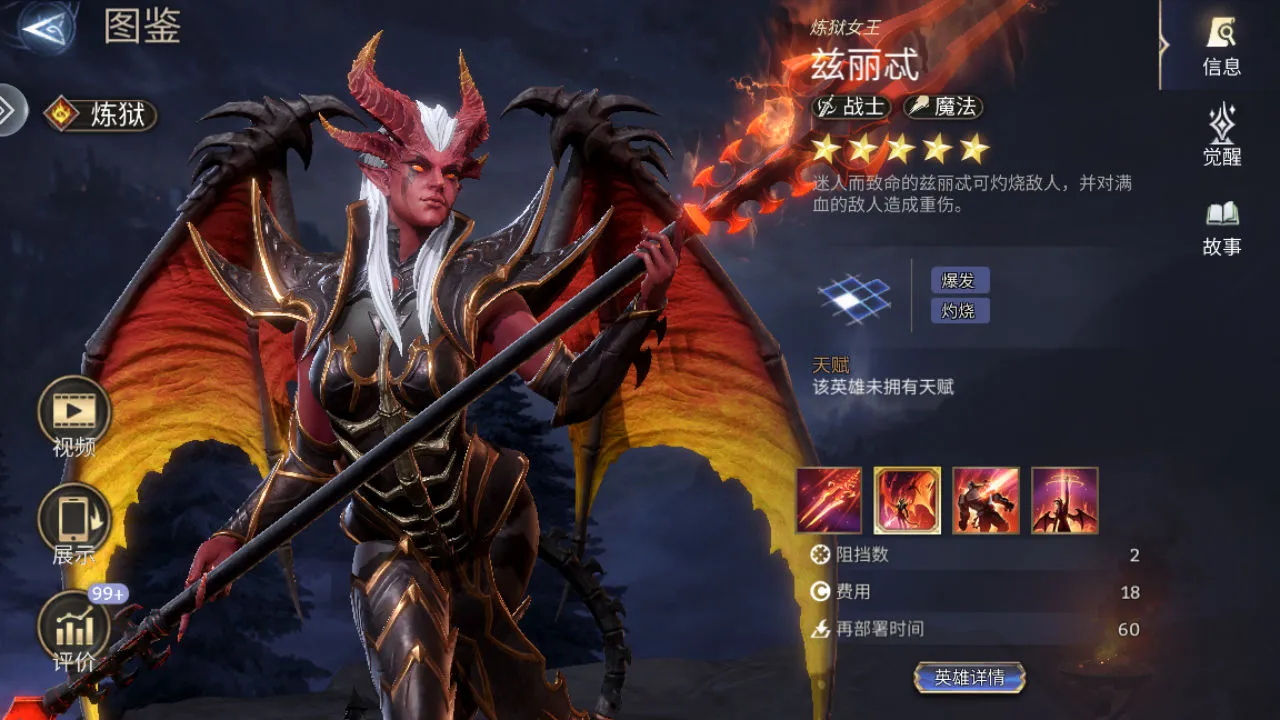Open 英雄详情 hero details
Screen dimensions: 1280x720
969,678
